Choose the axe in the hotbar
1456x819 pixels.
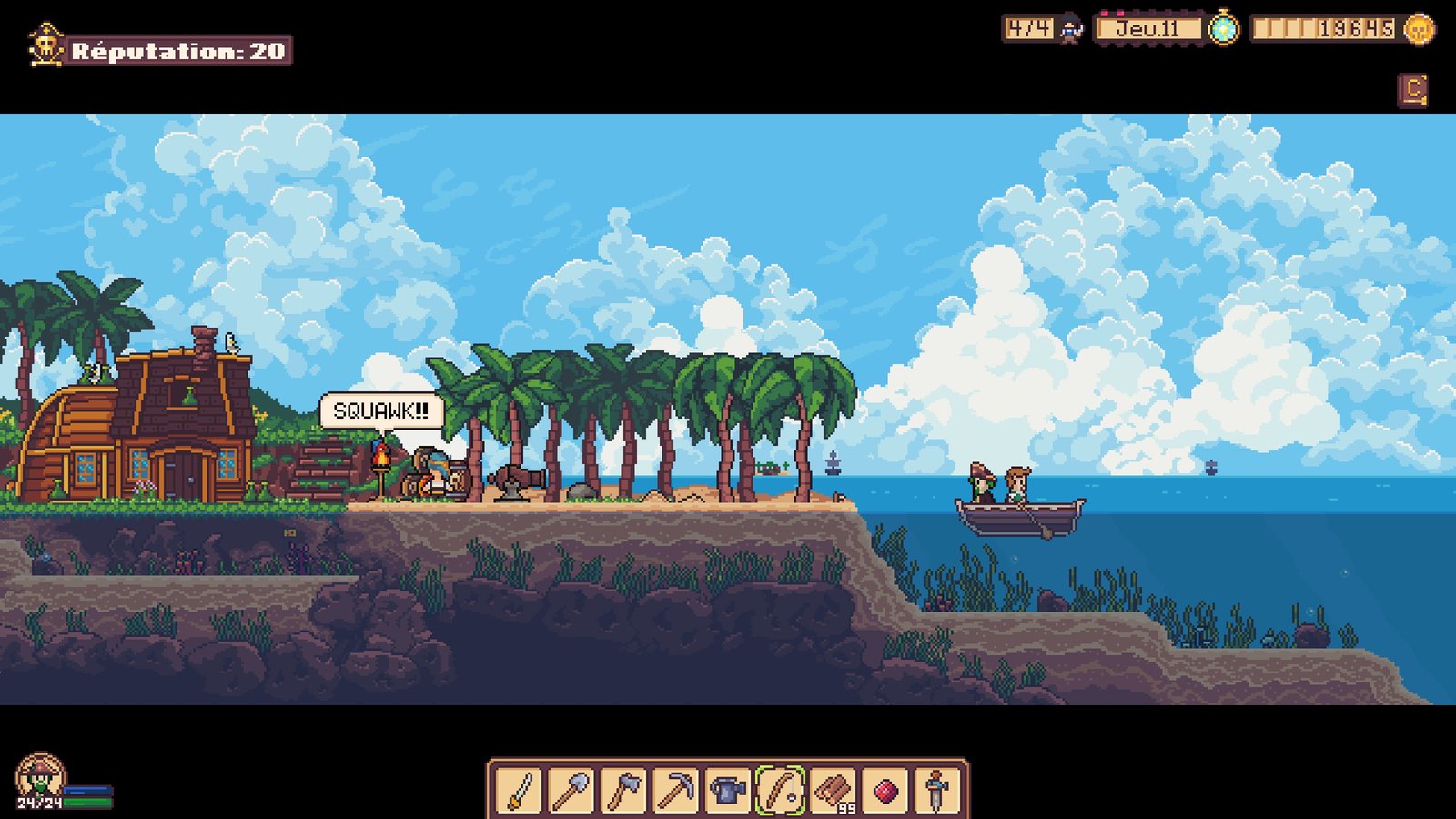[623, 790]
